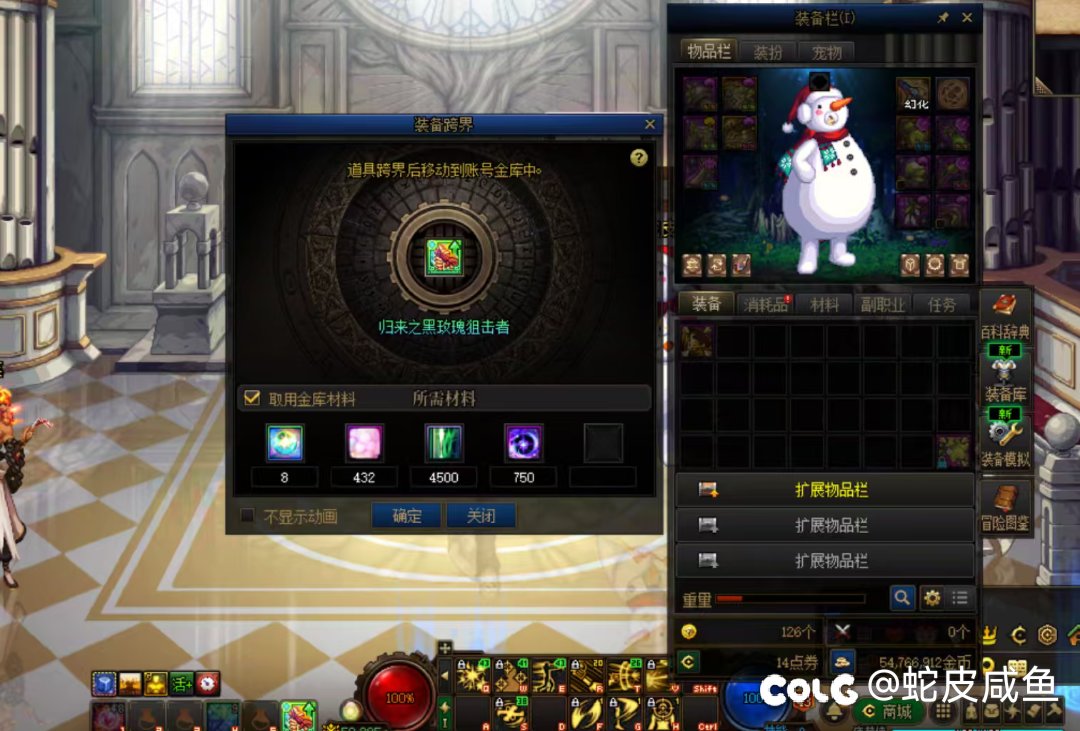Switch to the 宠物 tab
Viewport: 1080px width, 731px height.
(x=826, y=52)
